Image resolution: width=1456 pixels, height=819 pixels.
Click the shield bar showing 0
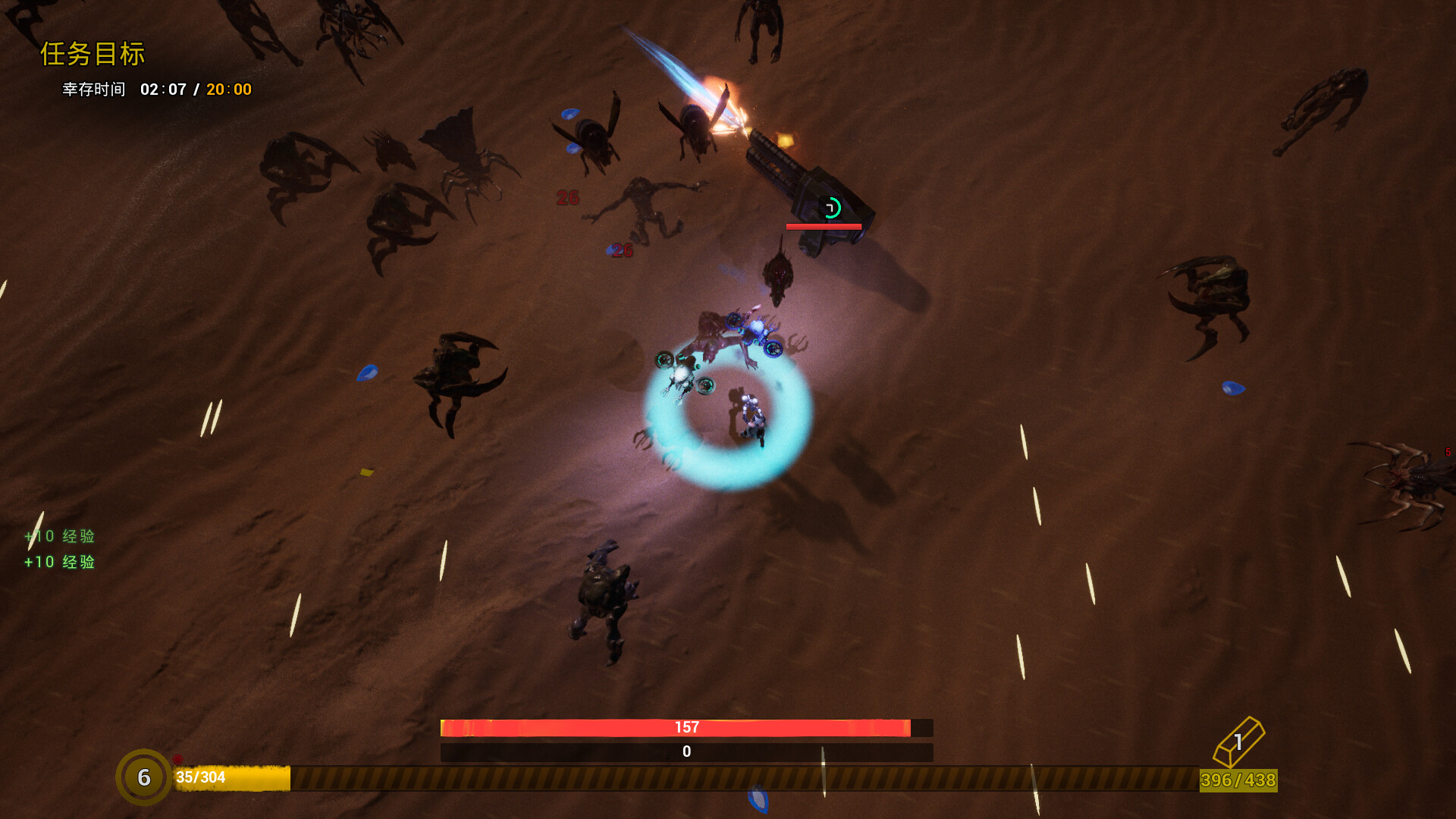686,752
